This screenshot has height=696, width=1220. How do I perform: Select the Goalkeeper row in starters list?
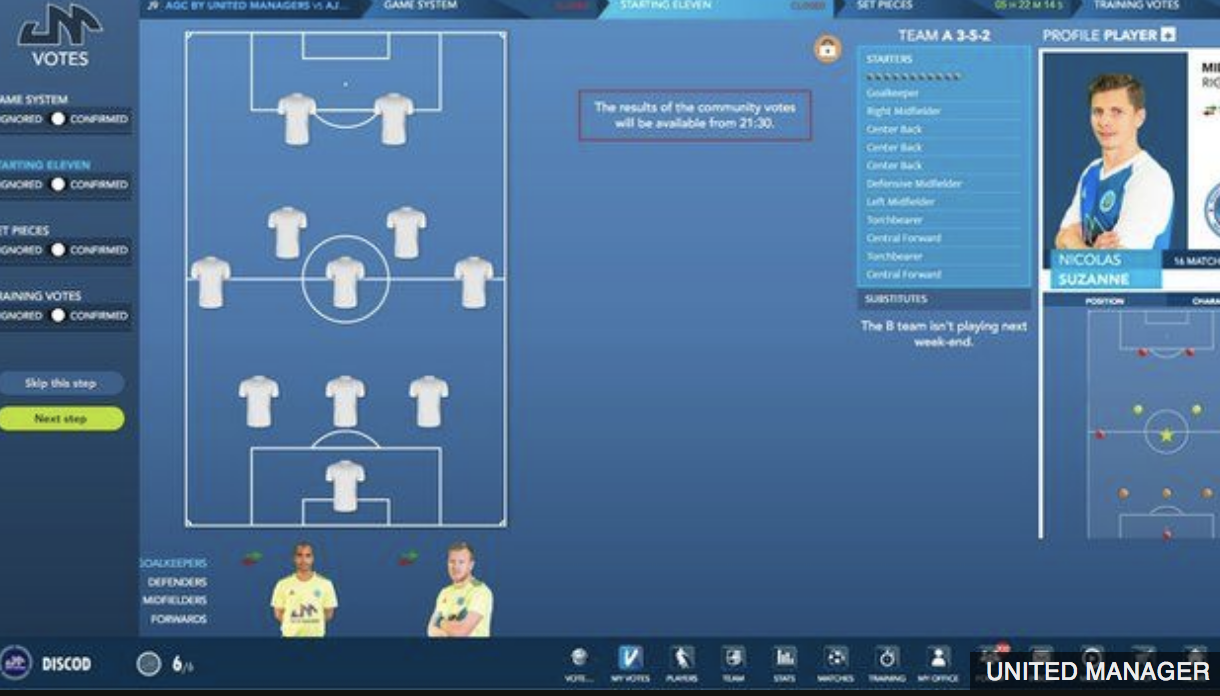(x=893, y=93)
